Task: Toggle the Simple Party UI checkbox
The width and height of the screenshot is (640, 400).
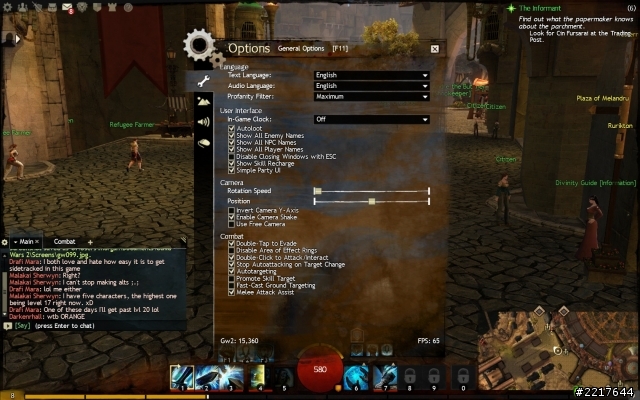Action: 233,169
